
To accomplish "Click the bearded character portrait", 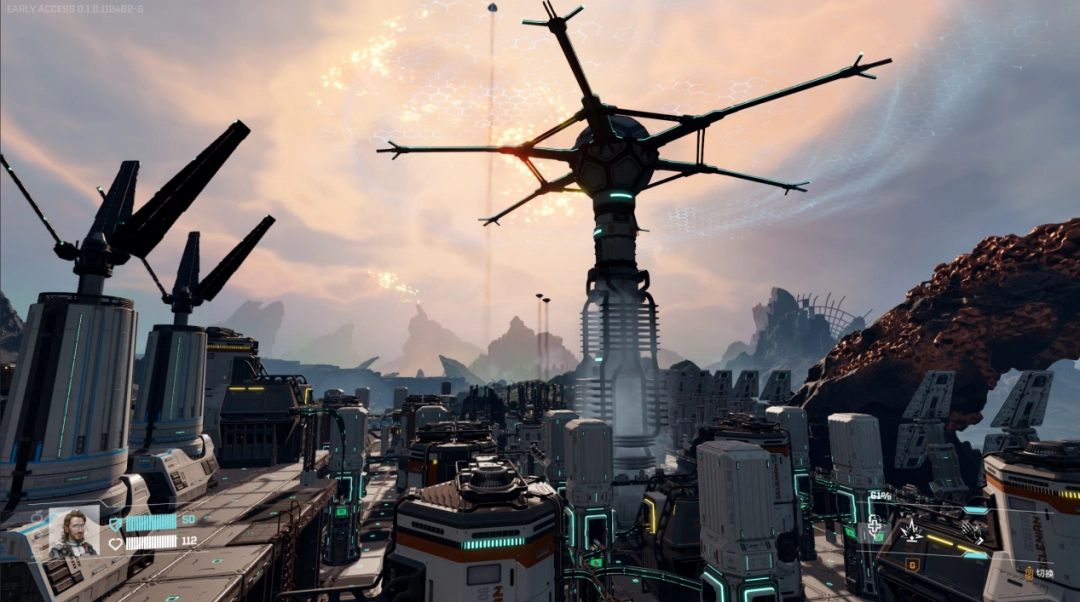I will tap(74, 532).
